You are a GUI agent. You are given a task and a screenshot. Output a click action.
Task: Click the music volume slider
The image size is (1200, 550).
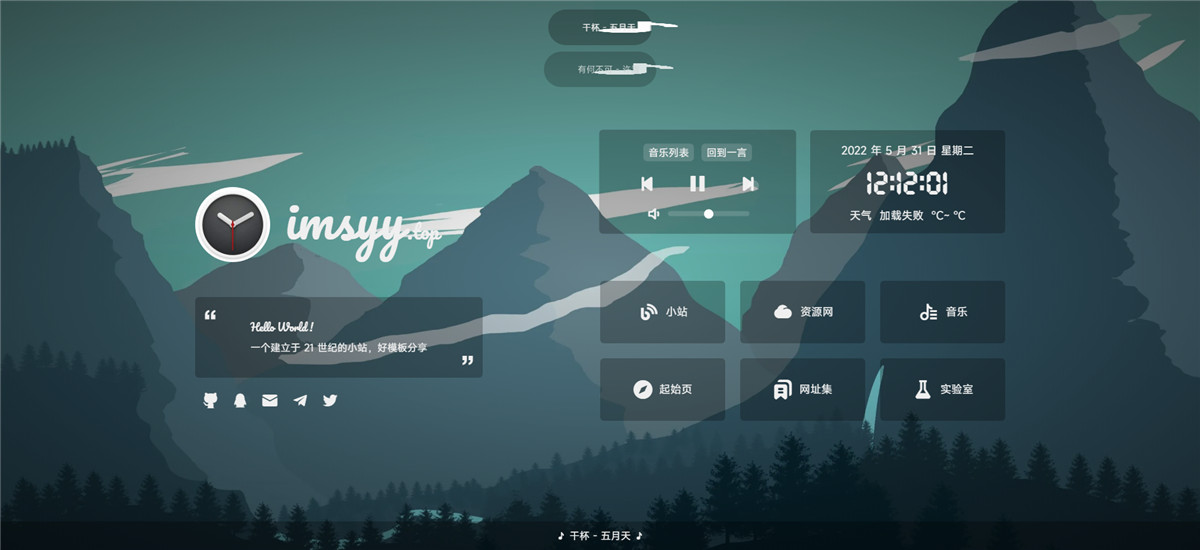tap(708, 214)
